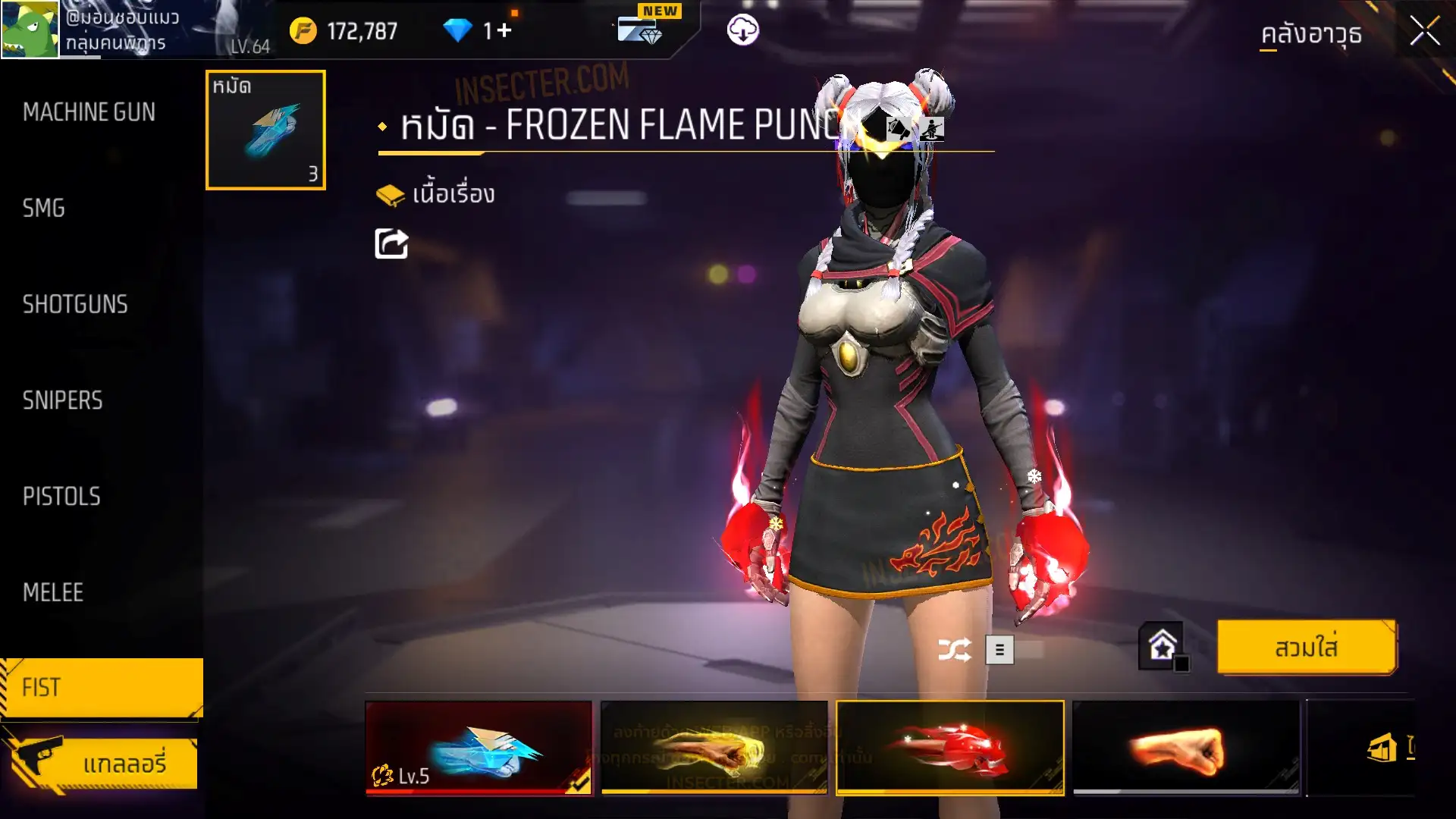Viewport: 1456px width, 819px height.
Task: Open the skin story book entry
Action: point(436,195)
